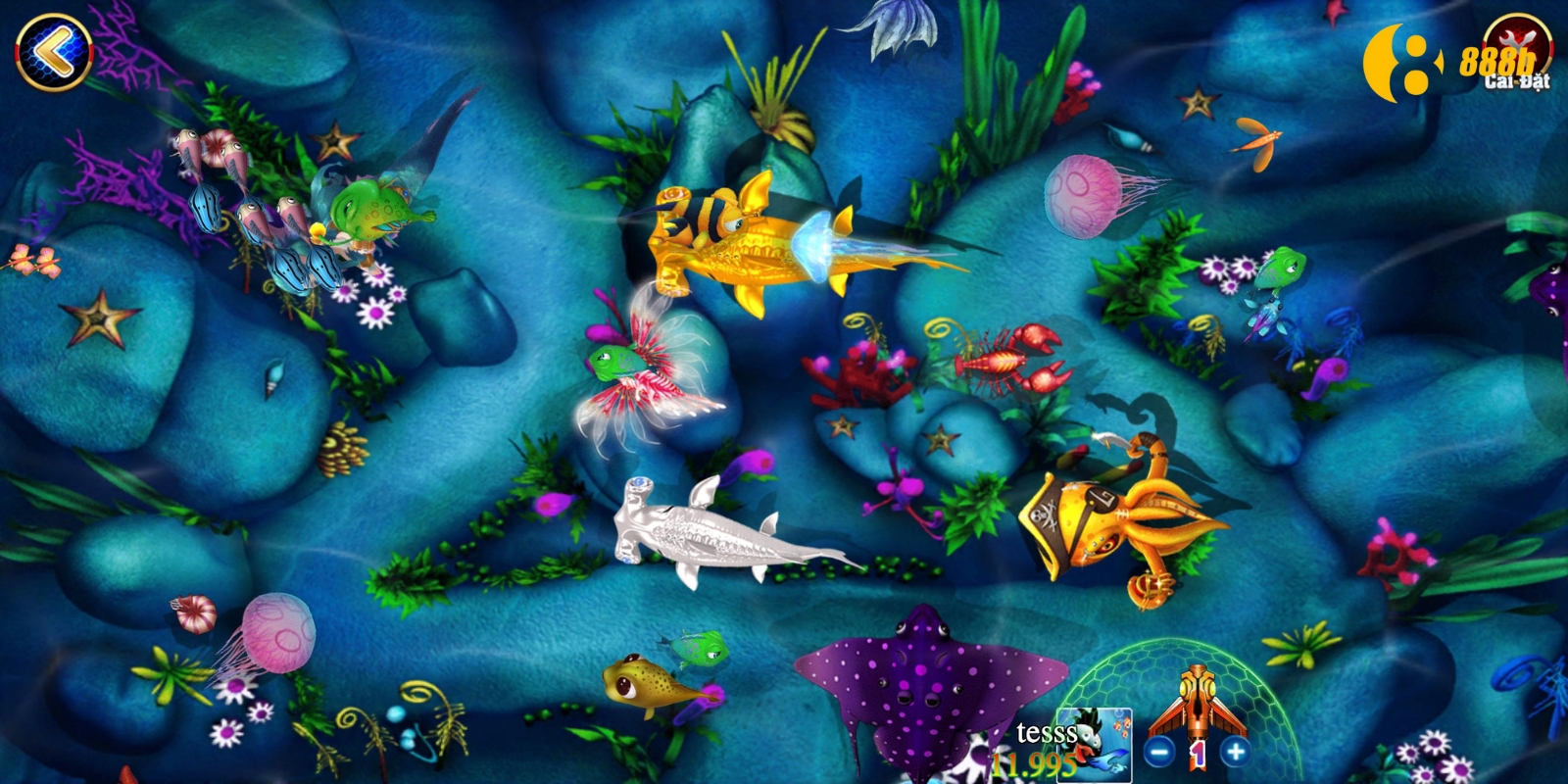Click the wrench icon inside the red badge
The height and width of the screenshot is (784, 1568).
click(1517, 41)
